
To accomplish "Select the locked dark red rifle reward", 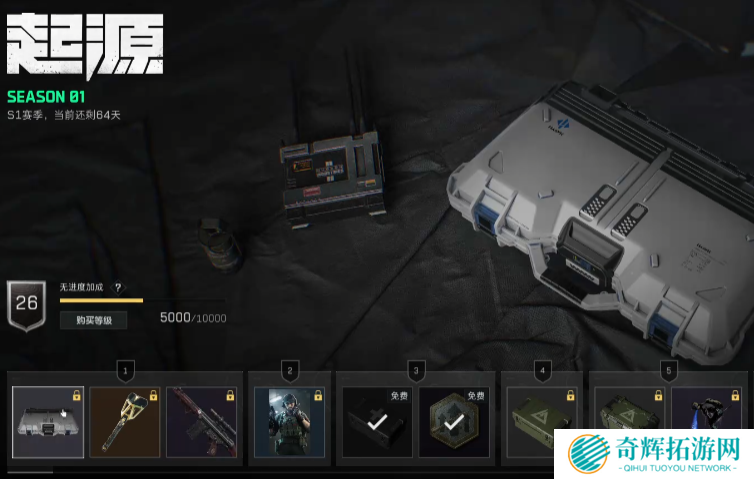I will 202,422.
